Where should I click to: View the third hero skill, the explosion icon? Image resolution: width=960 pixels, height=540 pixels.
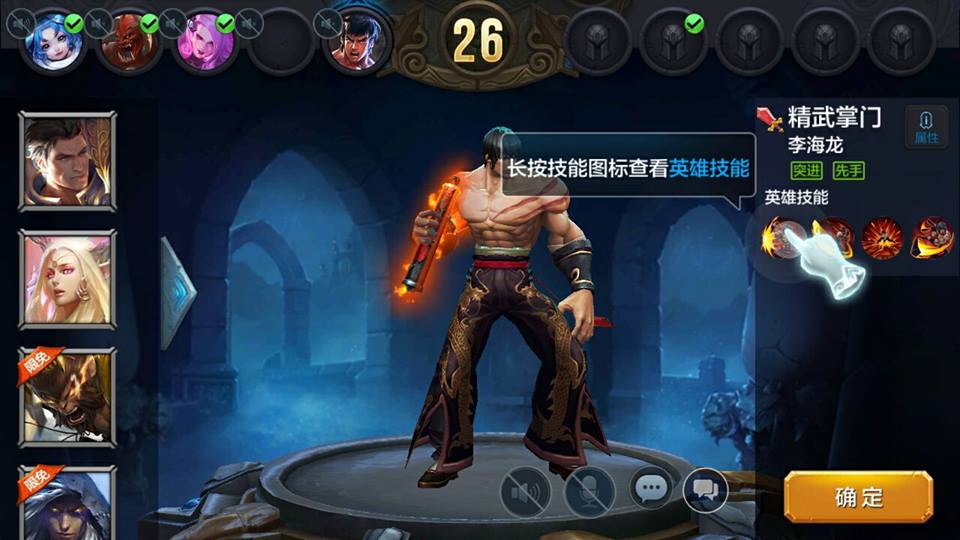(x=882, y=238)
